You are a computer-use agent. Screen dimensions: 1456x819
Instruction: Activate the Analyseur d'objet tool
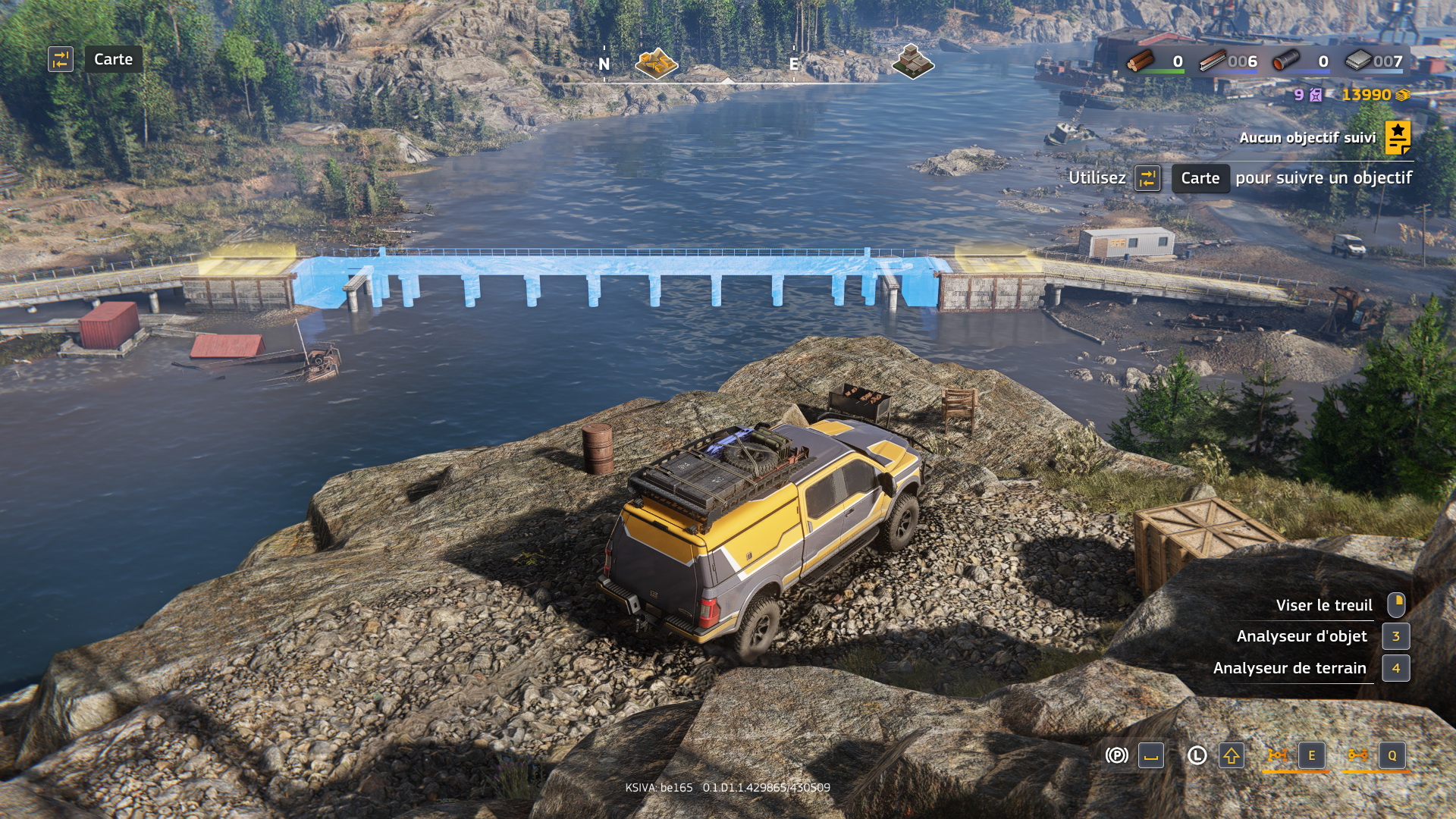[x=1301, y=636]
